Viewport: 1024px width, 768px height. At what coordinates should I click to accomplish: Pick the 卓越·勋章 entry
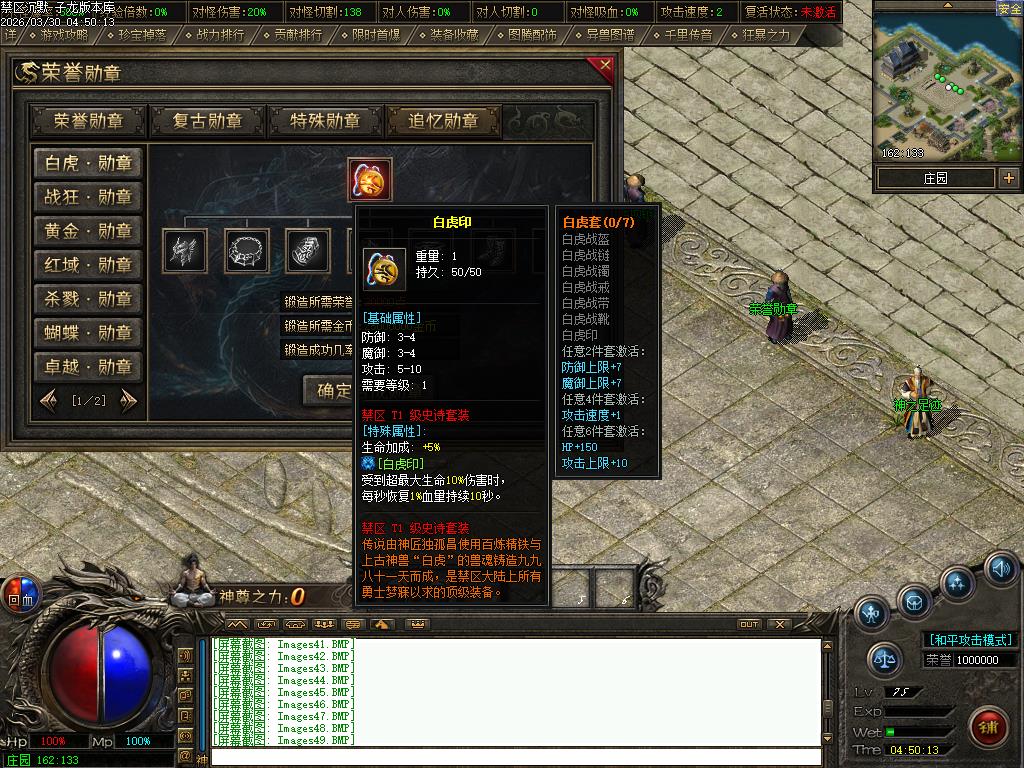click(88, 366)
